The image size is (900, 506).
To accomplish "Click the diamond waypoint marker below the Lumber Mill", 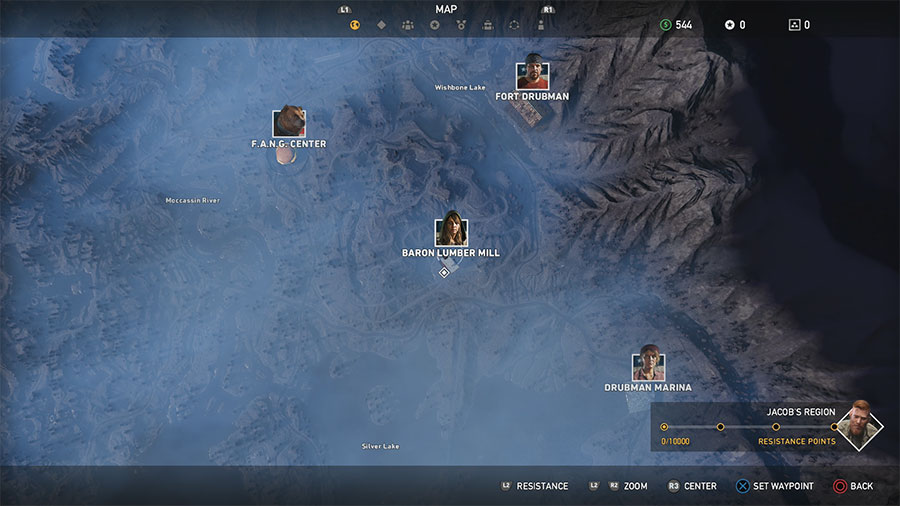I will point(445,272).
